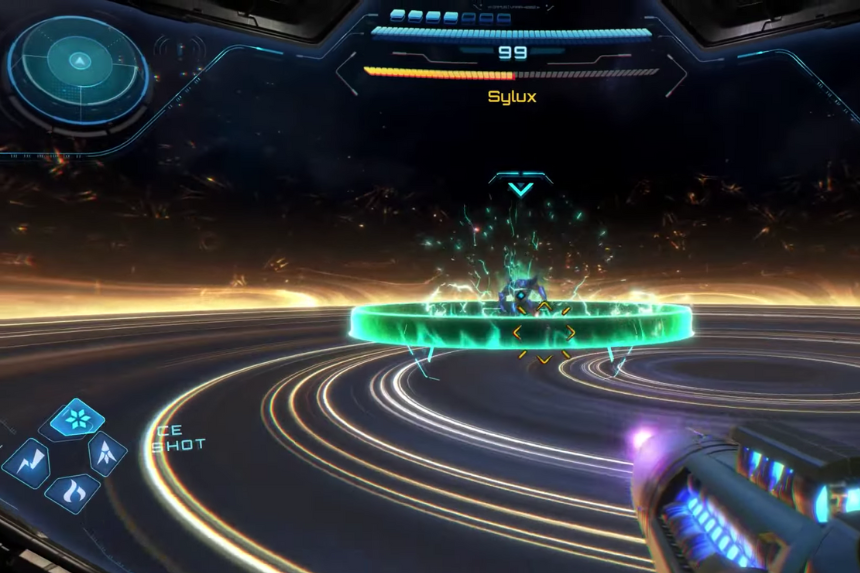Switch to the lightning bolt shot
This screenshot has height=573, width=860.
pyautogui.click(x=28, y=461)
